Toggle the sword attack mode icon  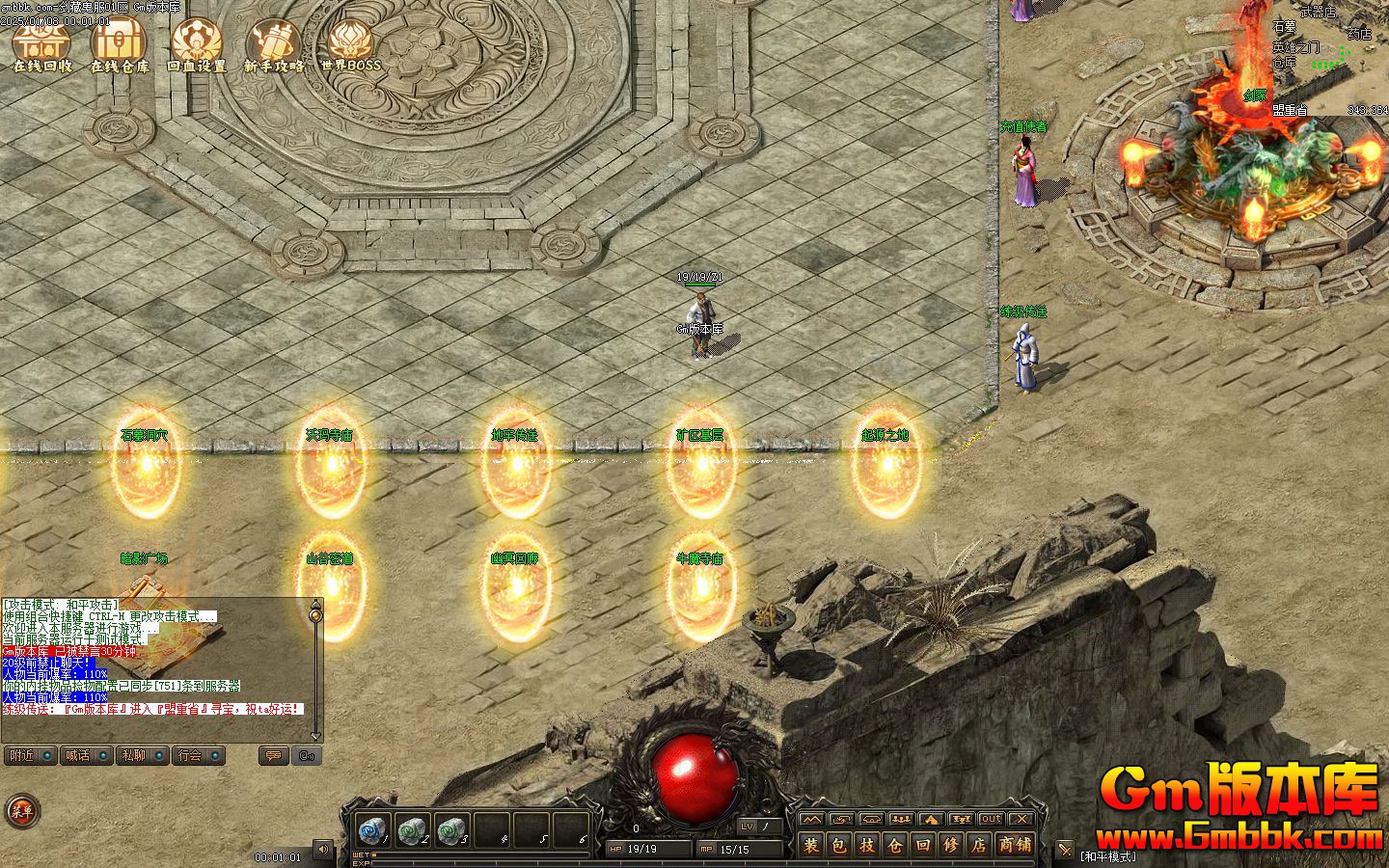coord(1065,850)
